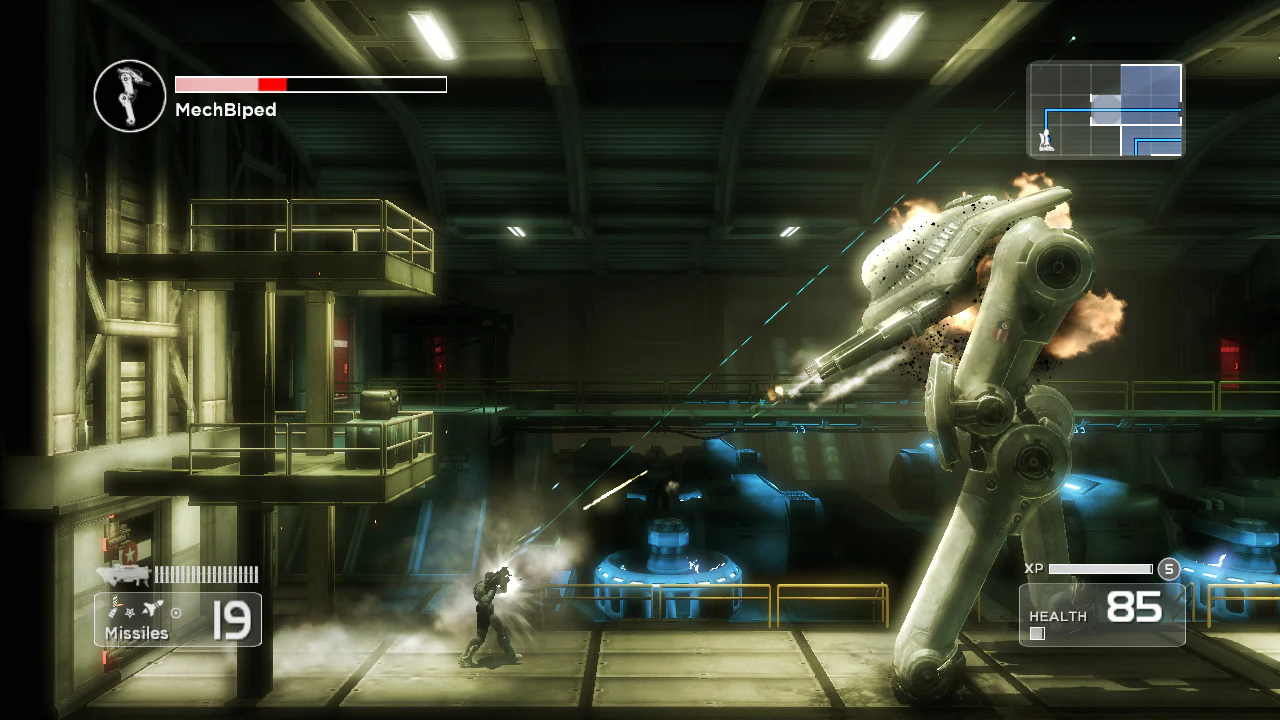Click the XP label near the experience bar
1280x720 pixels.
pyautogui.click(x=1035, y=569)
